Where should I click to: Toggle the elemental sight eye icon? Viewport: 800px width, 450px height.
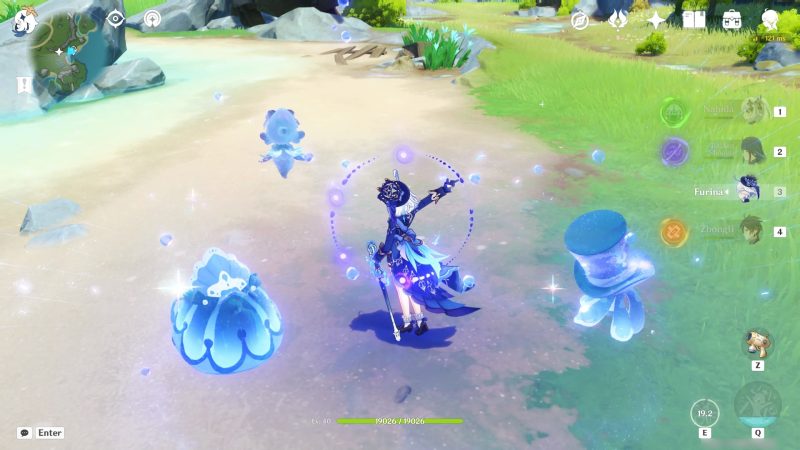115,19
